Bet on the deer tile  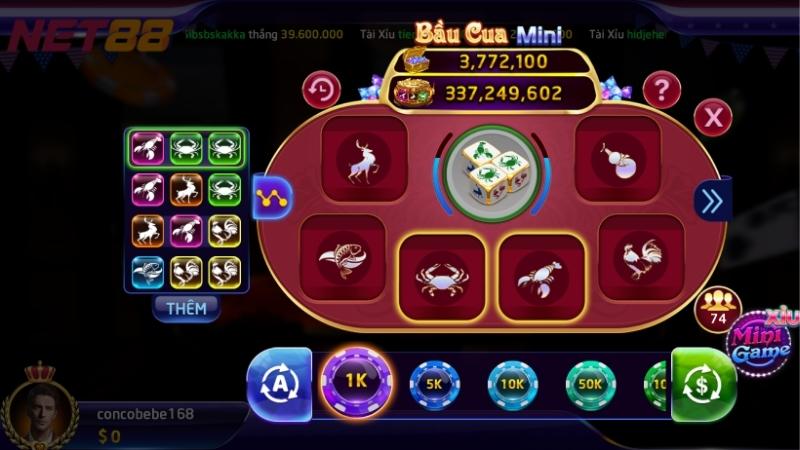click(x=364, y=160)
